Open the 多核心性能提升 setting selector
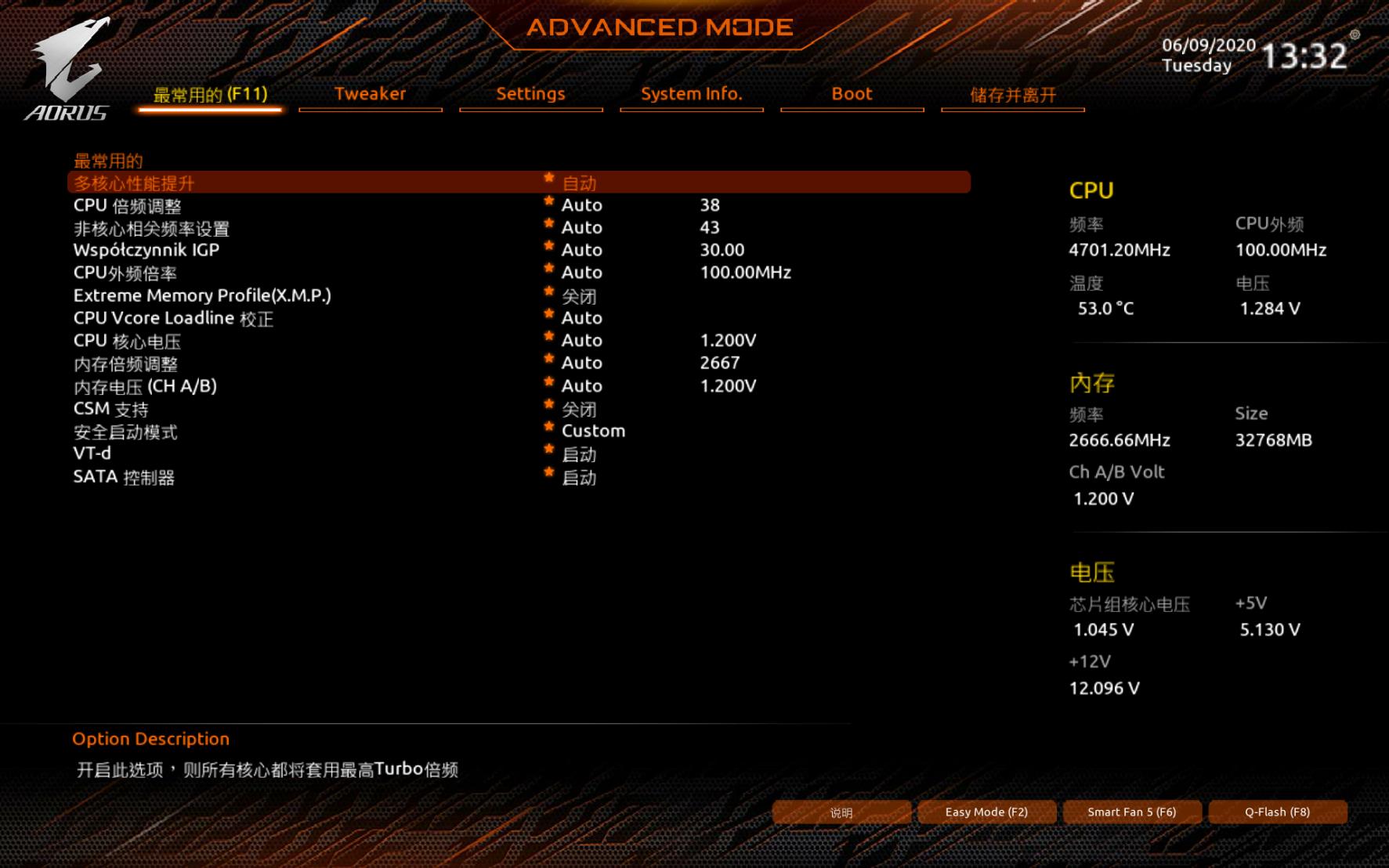The image size is (1389, 868). [x=580, y=183]
